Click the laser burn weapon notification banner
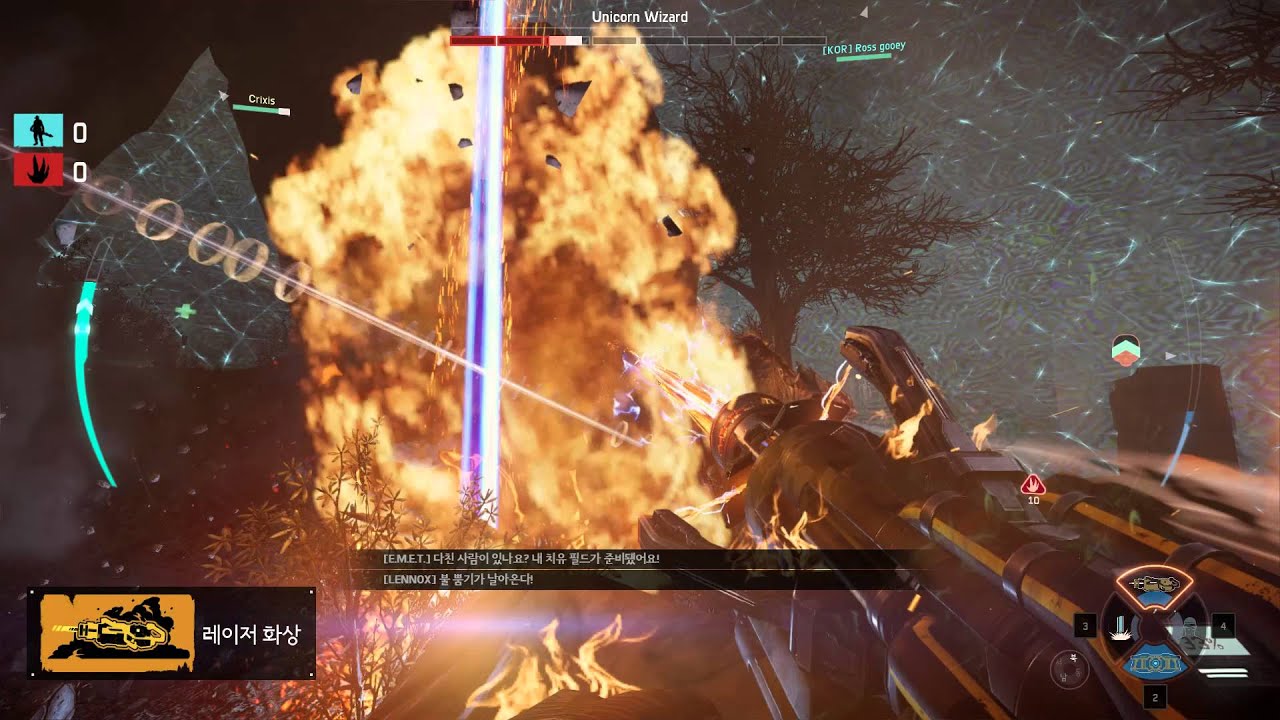The width and height of the screenshot is (1280, 720). pyautogui.click(x=172, y=633)
